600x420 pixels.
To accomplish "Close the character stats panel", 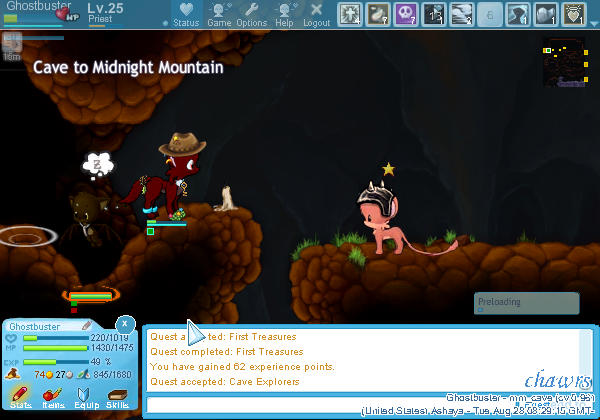I will pos(123,323).
